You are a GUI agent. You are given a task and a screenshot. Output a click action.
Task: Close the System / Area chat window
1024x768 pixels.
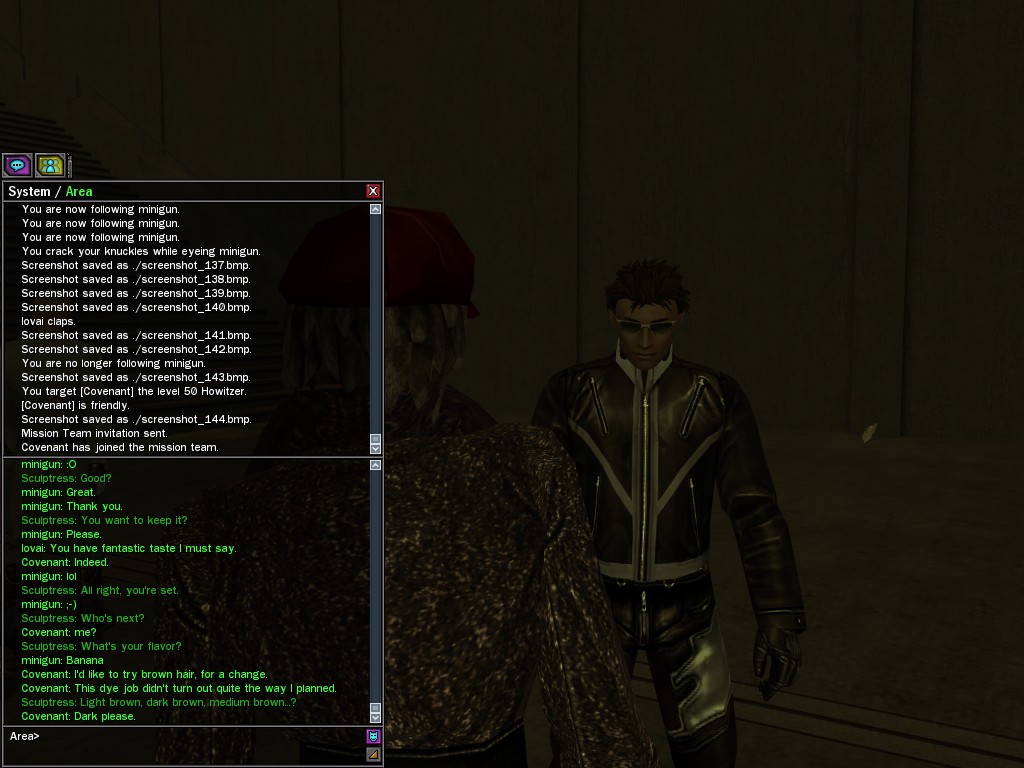(x=373, y=191)
